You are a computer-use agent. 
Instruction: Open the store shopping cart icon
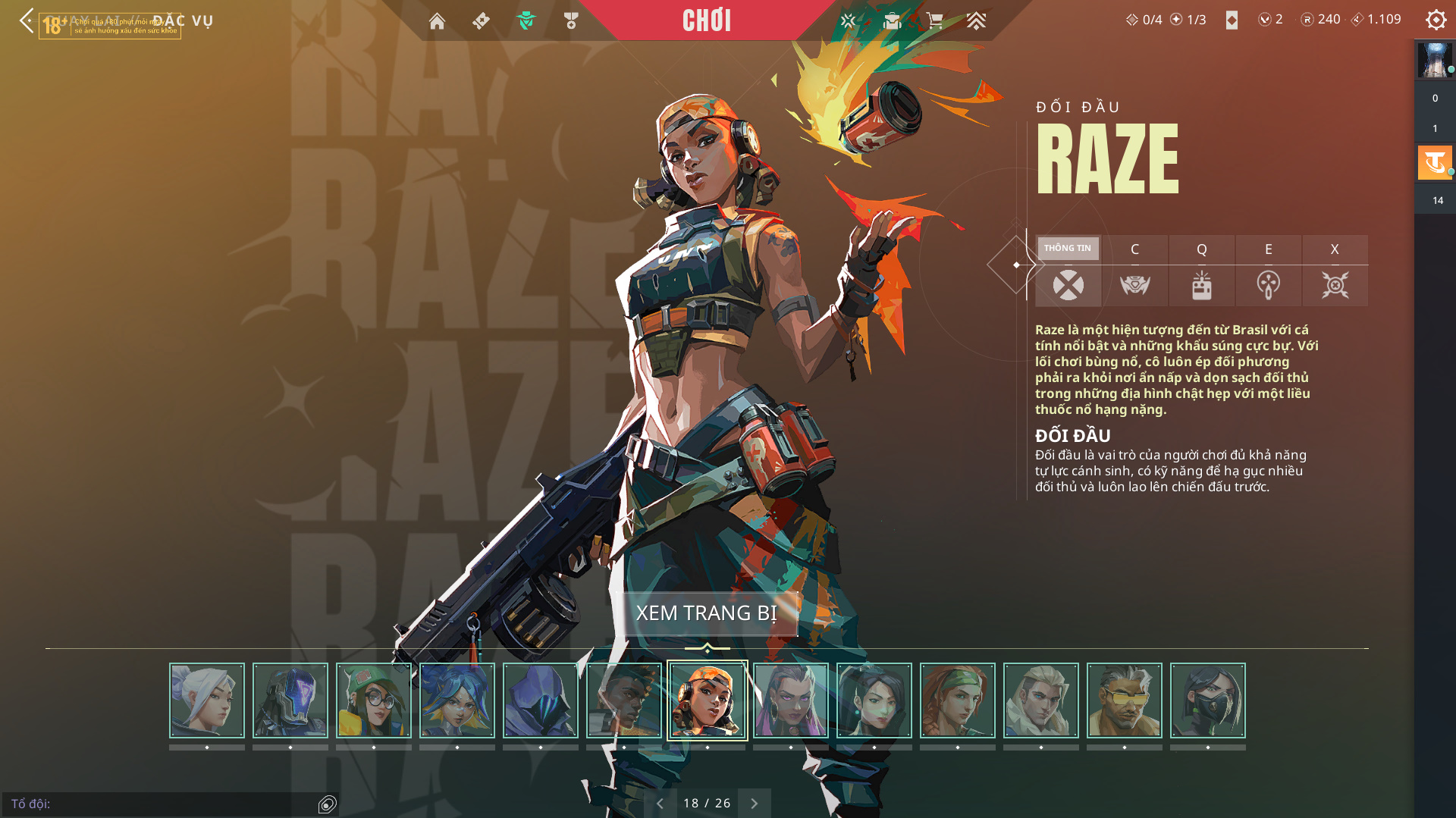(x=935, y=20)
